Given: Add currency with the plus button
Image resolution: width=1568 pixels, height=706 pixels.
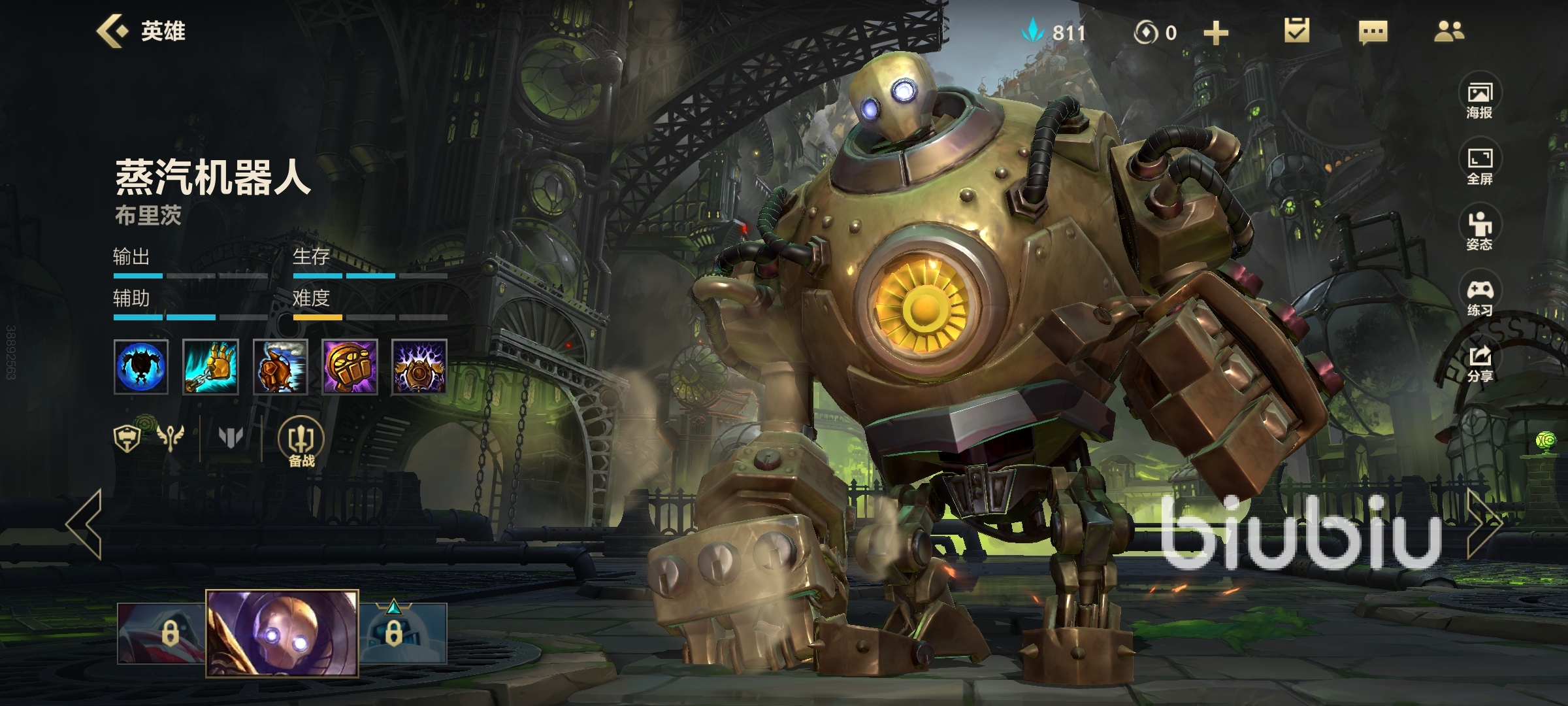Looking at the screenshot, I should pyautogui.click(x=1216, y=33).
